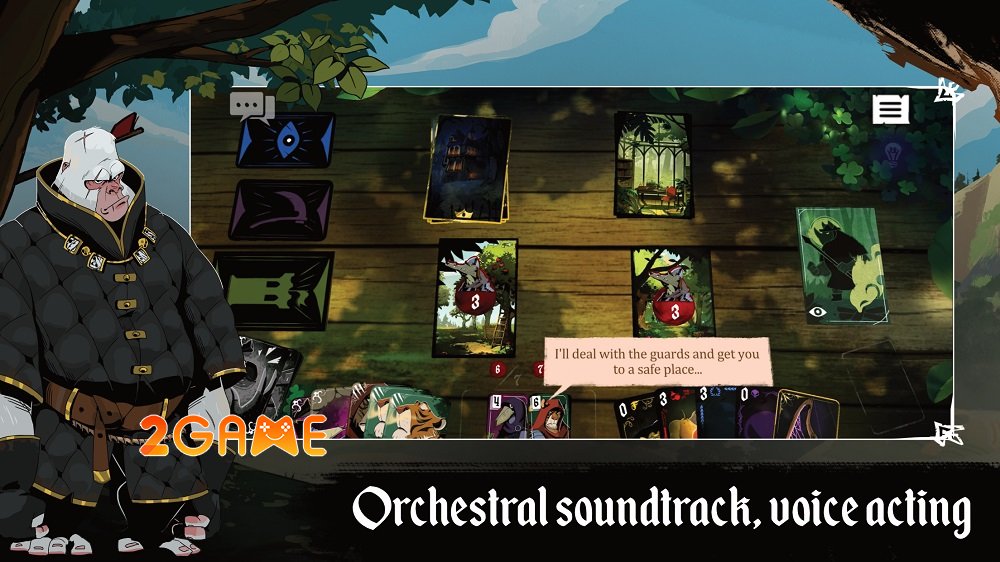The width and height of the screenshot is (1000, 562).
Task: Pick the crow card numbered 4
Action: [x=507, y=415]
